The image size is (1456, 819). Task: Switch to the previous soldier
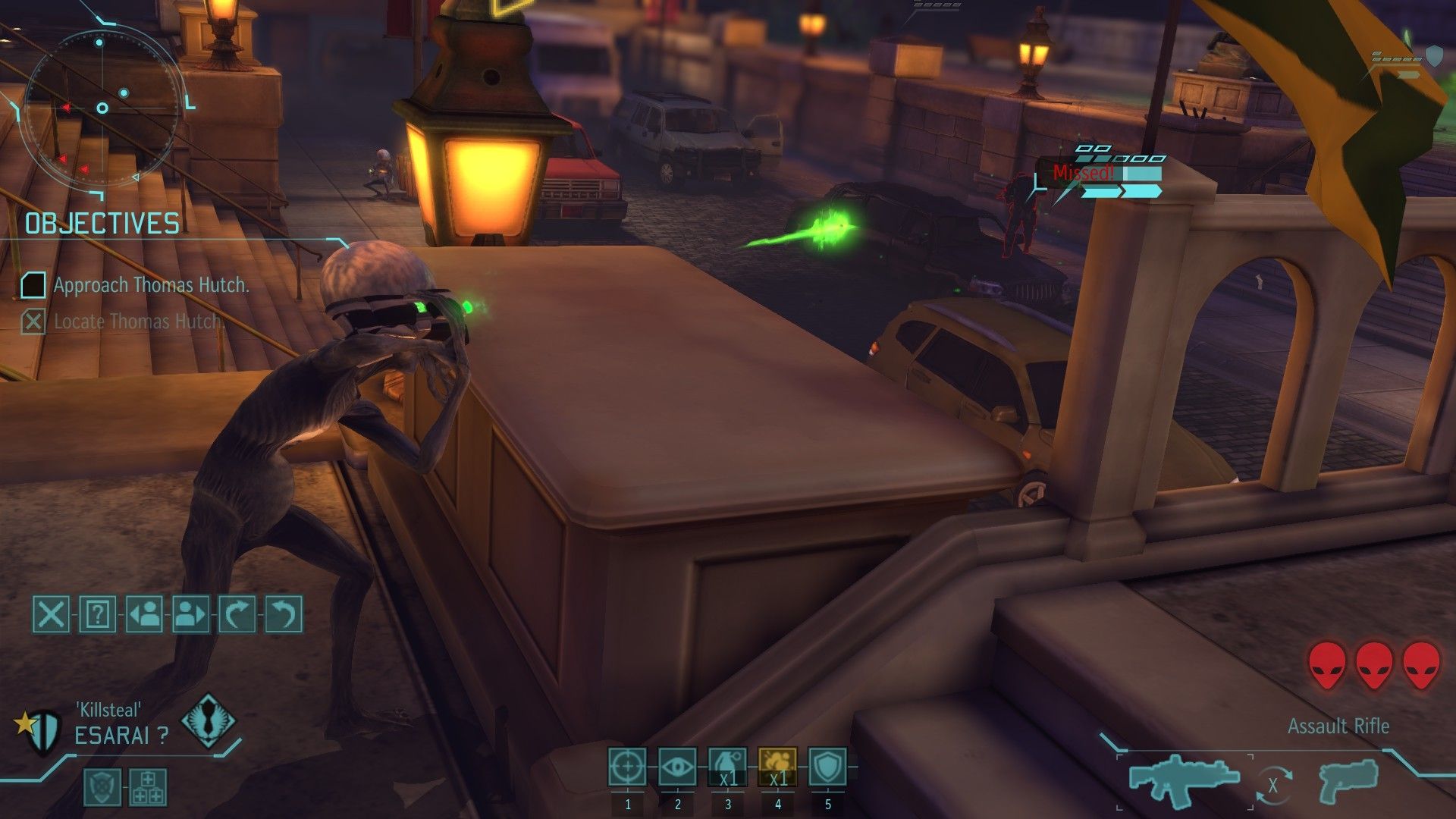(x=144, y=613)
